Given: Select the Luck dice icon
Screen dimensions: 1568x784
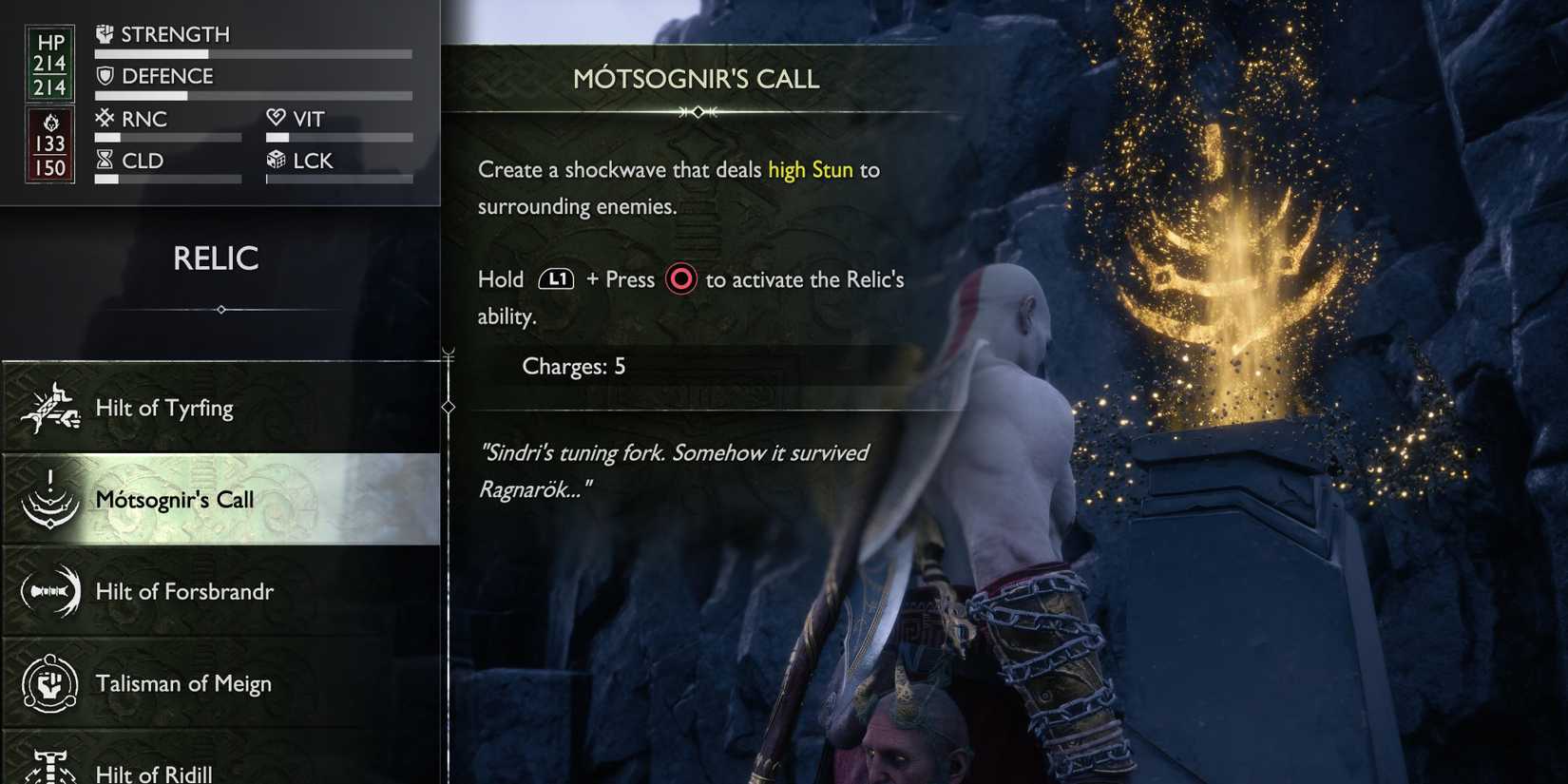Looking at the screenshot, I should tap(276, 160).
